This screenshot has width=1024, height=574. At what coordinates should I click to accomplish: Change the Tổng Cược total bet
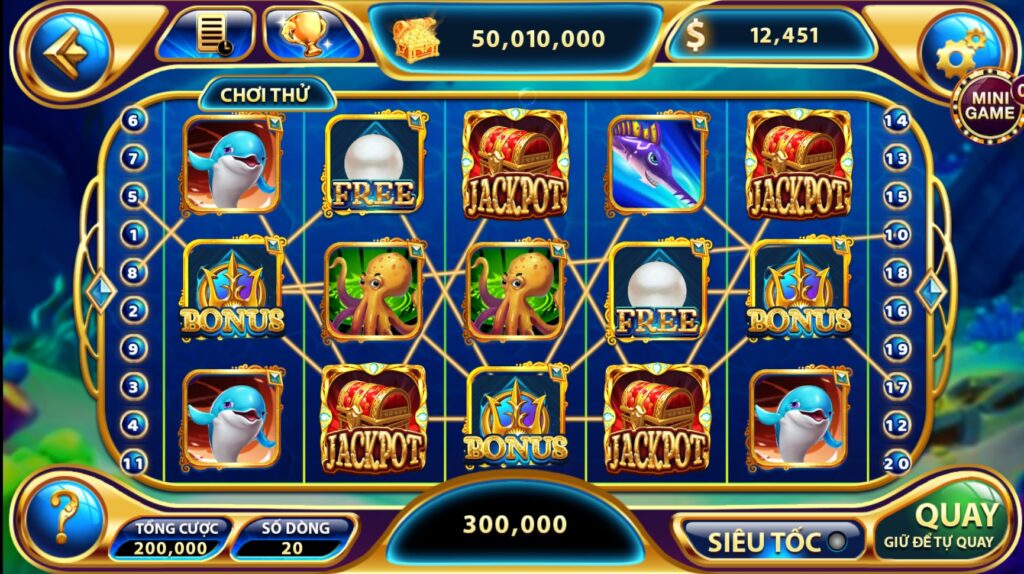coord(170,539)
